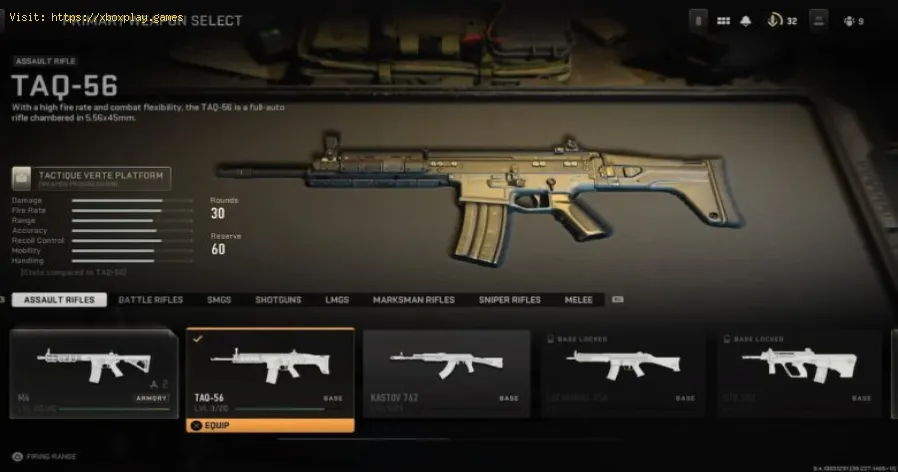
Task: Open the Battle Rifles category
Action: coord(150,300)
